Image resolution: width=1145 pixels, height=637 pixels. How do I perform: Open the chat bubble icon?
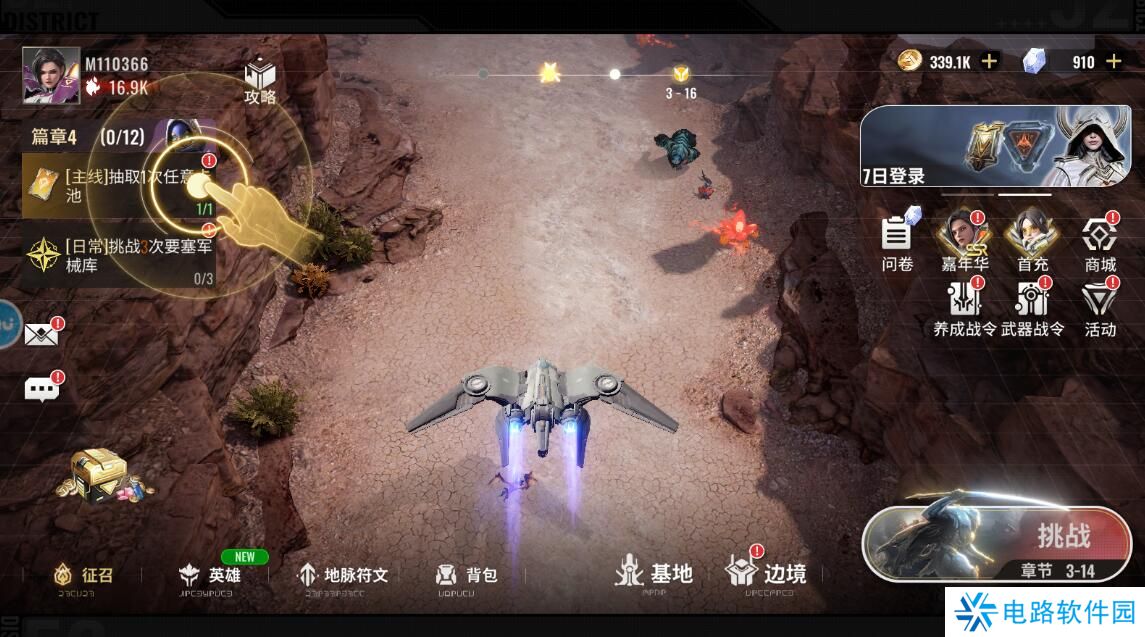pyautogui.click(x=41, y=388)
